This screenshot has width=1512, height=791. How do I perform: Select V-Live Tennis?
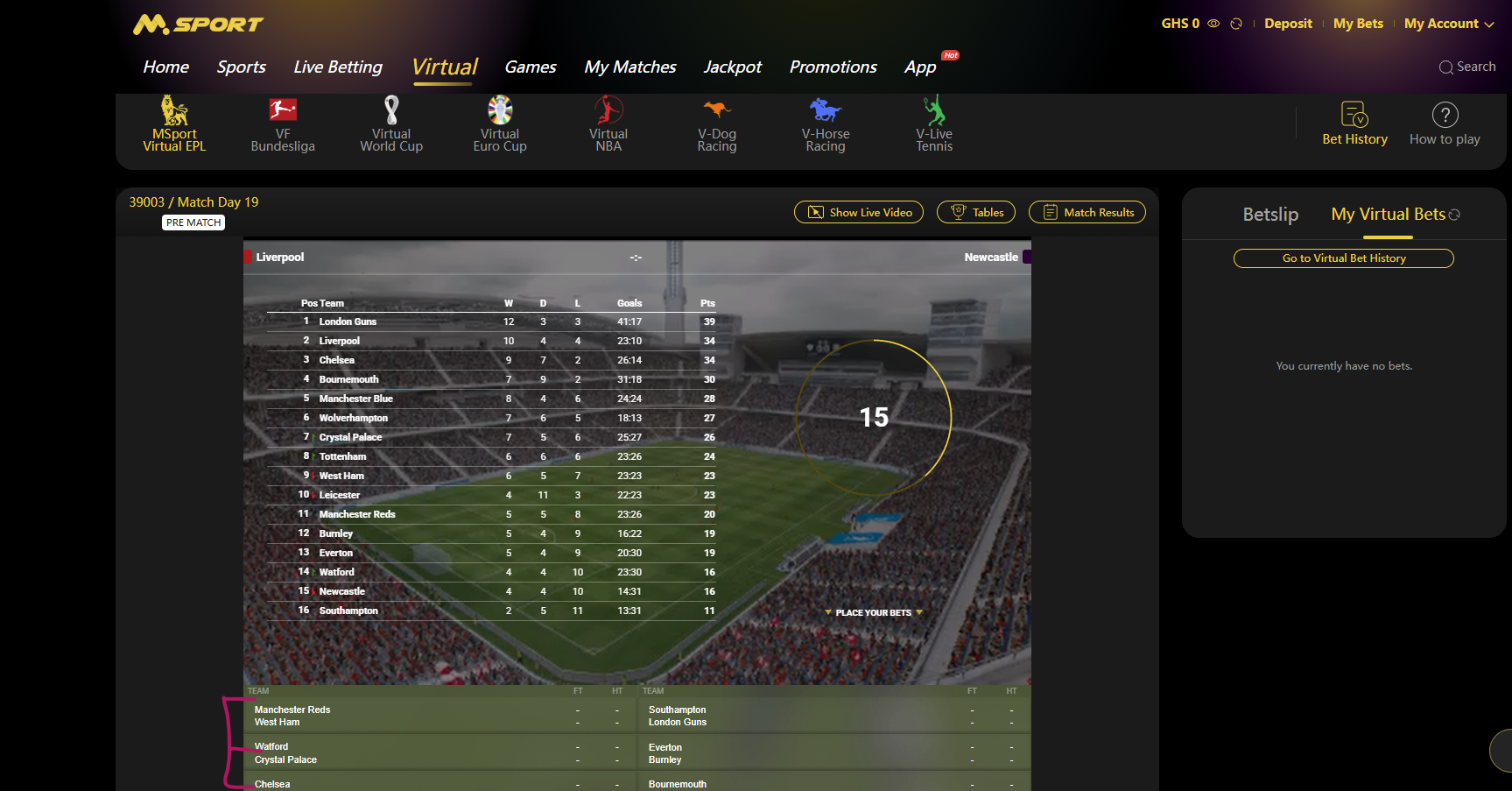click(934, 124)
